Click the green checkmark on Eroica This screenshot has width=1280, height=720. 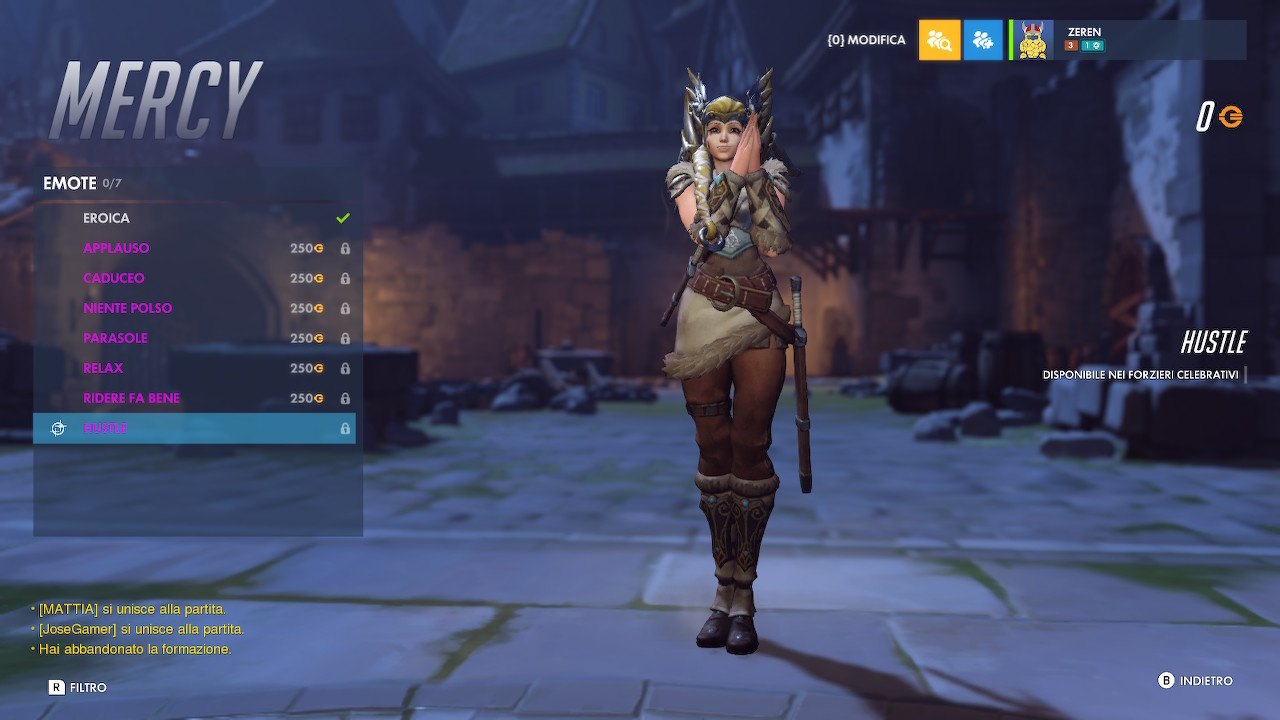343,217
